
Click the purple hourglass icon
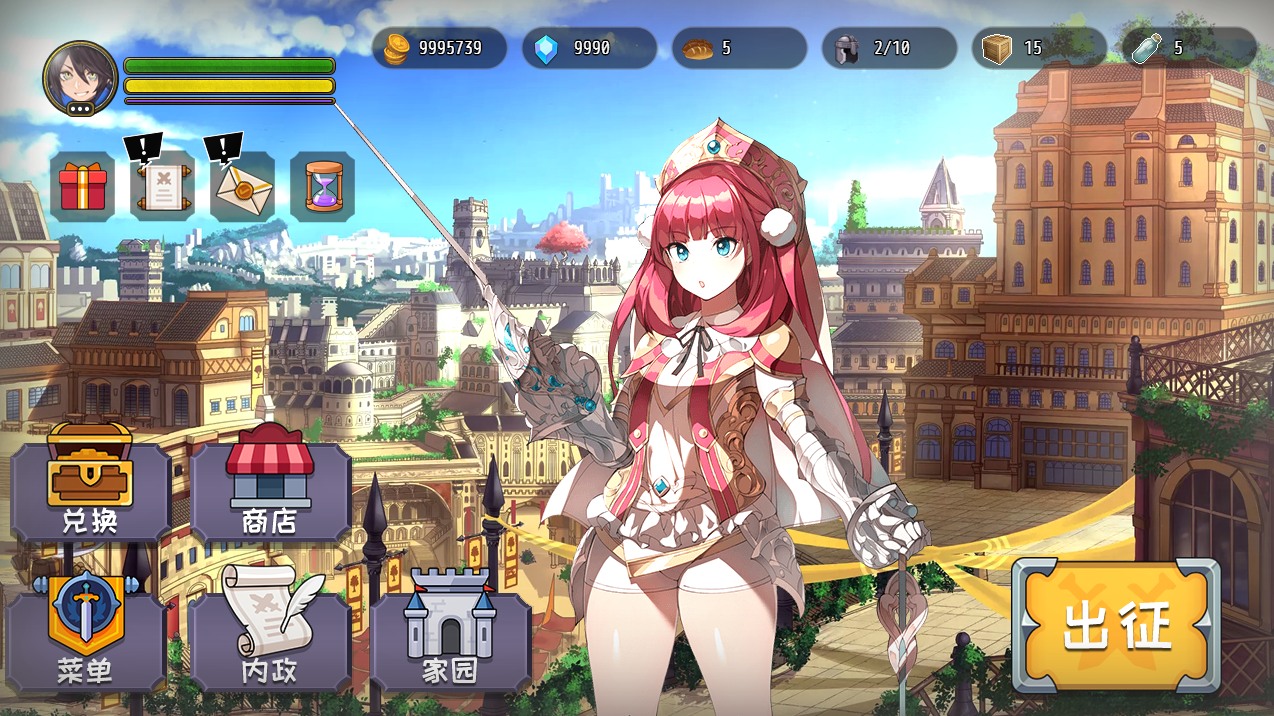coord(323,187)
